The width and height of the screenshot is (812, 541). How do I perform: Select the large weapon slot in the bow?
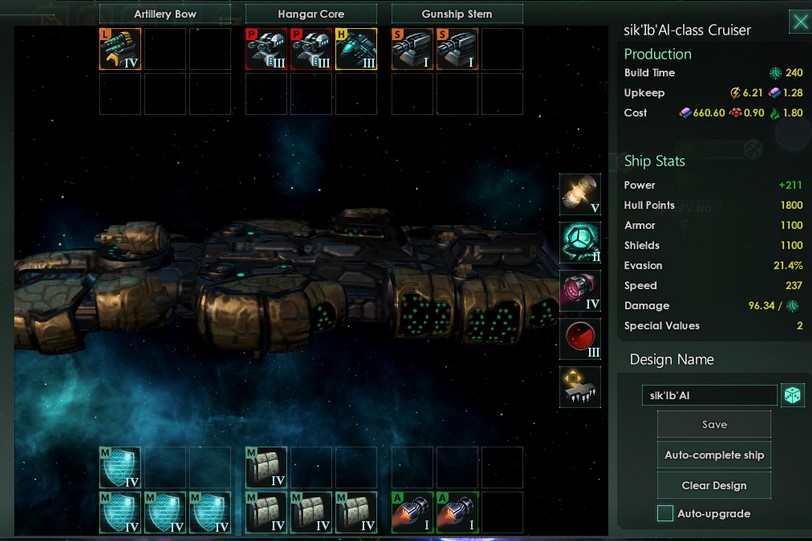[x=120, y=48]
